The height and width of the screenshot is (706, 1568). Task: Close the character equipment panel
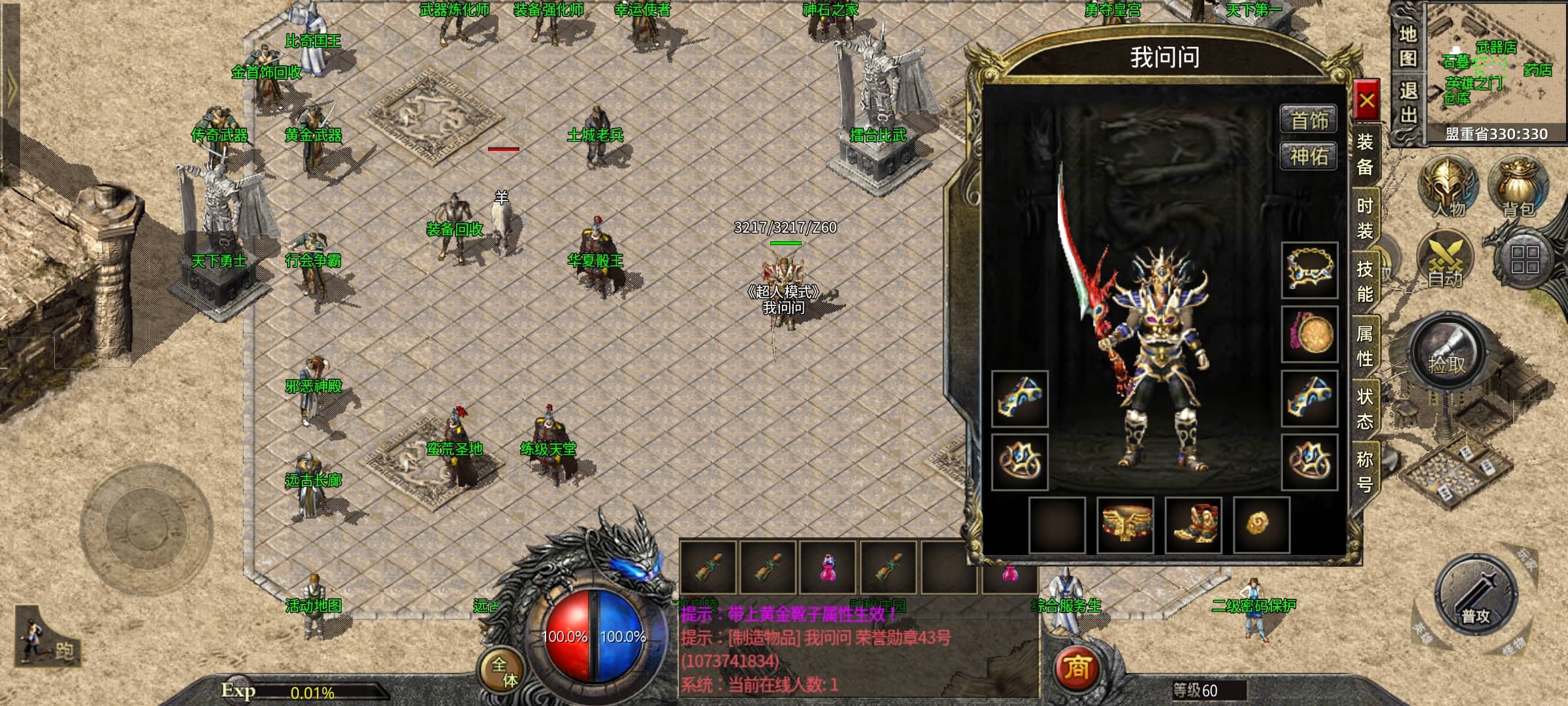point(1366,101)
